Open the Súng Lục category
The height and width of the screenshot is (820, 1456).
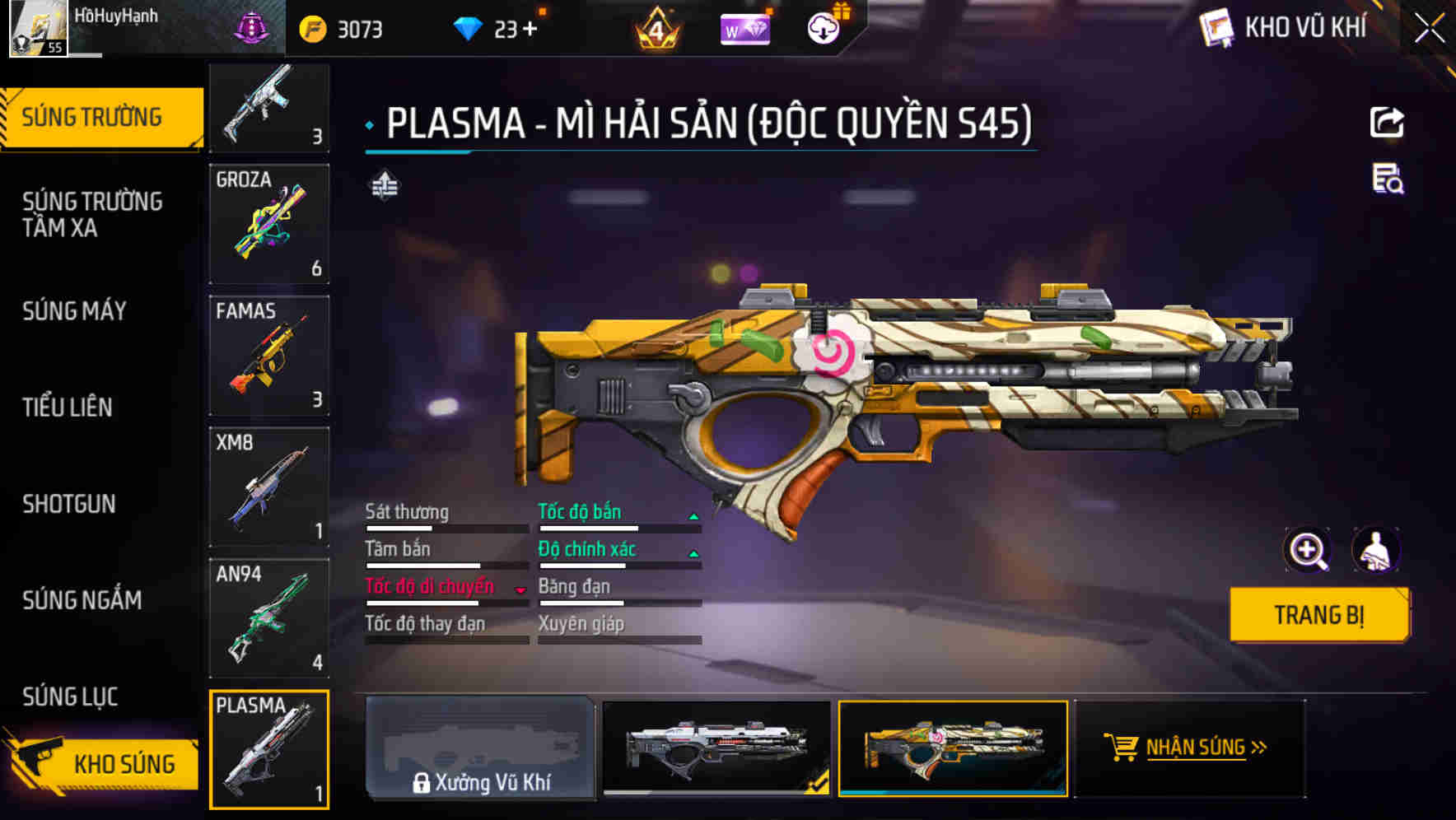point(70,697)
